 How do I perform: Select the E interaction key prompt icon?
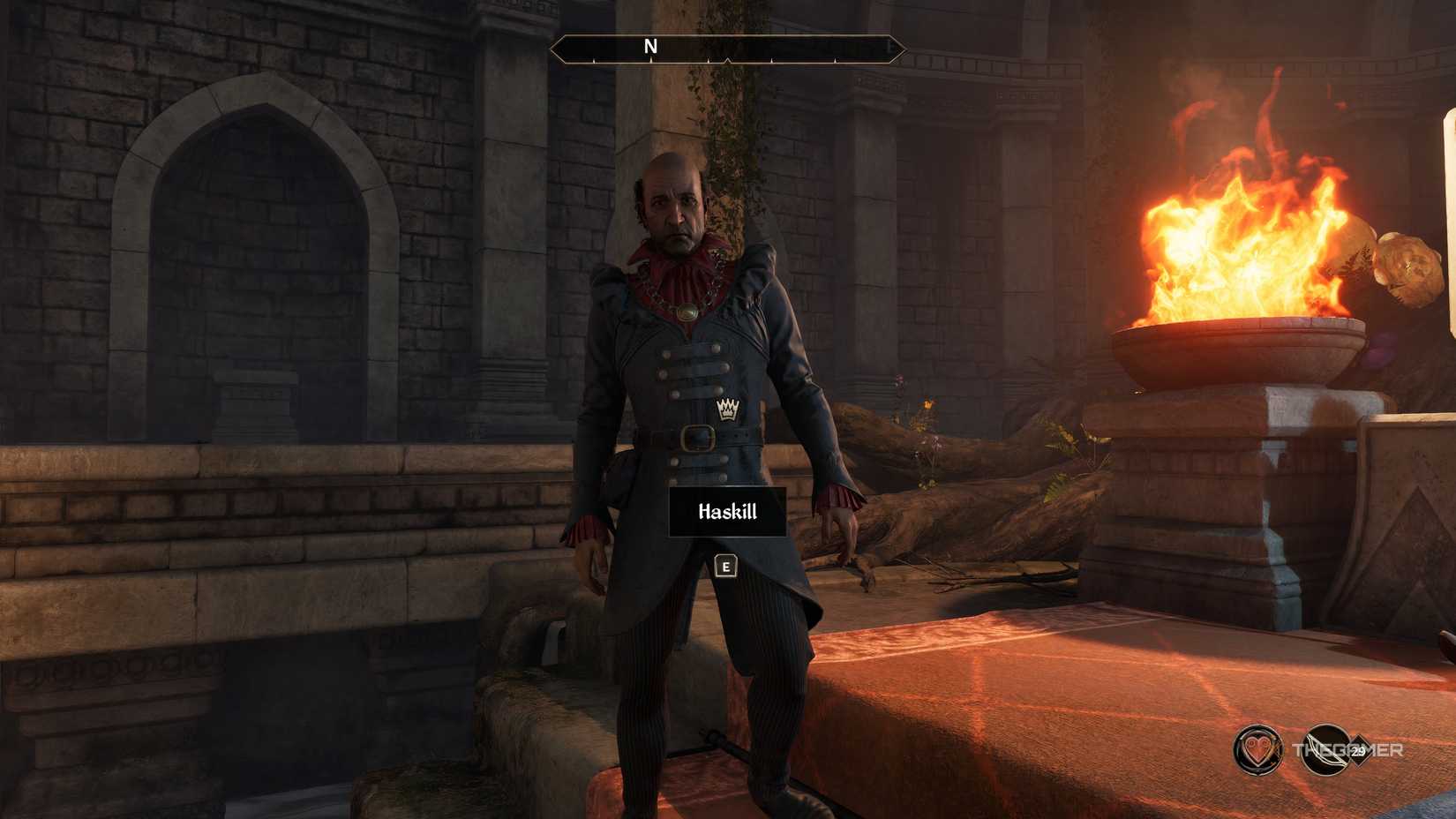point(725,567)
